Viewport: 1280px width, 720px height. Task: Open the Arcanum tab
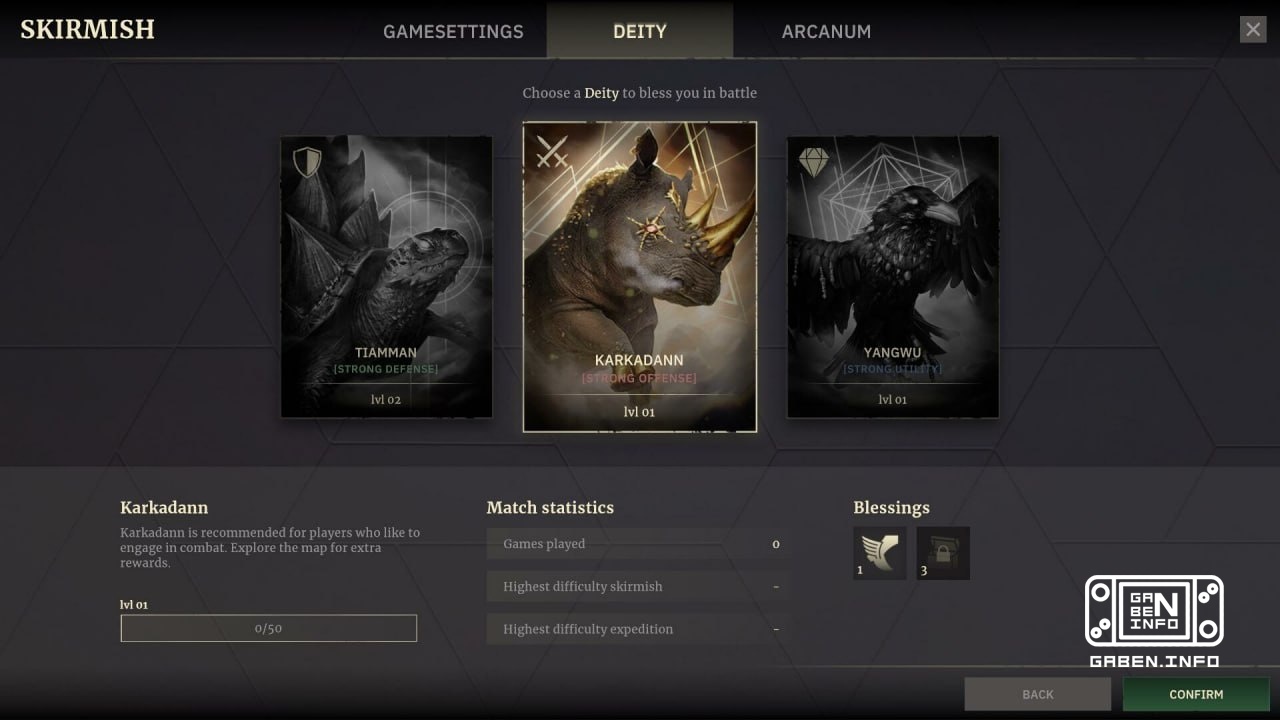click(x=826, y=31)
